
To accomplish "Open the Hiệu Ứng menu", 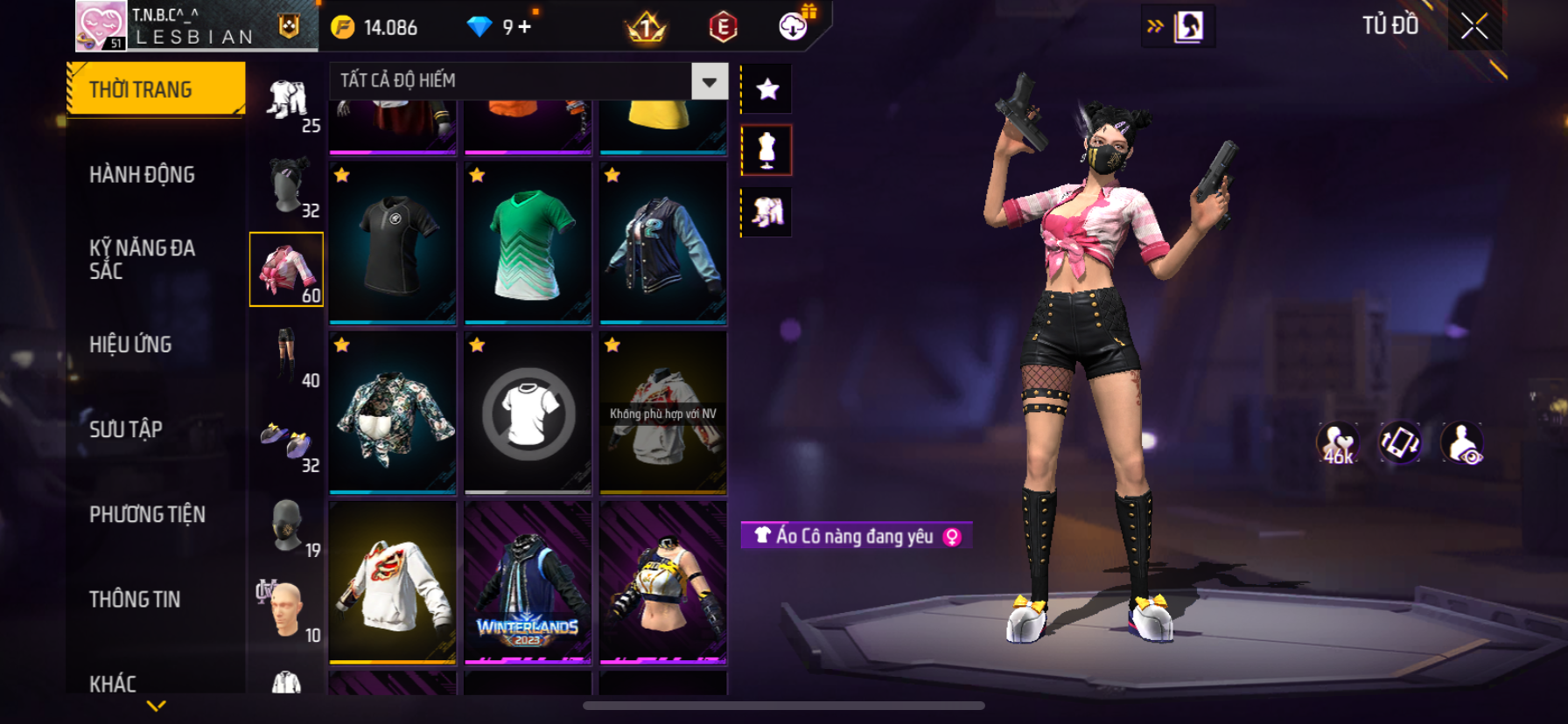I will pos(130,345).
